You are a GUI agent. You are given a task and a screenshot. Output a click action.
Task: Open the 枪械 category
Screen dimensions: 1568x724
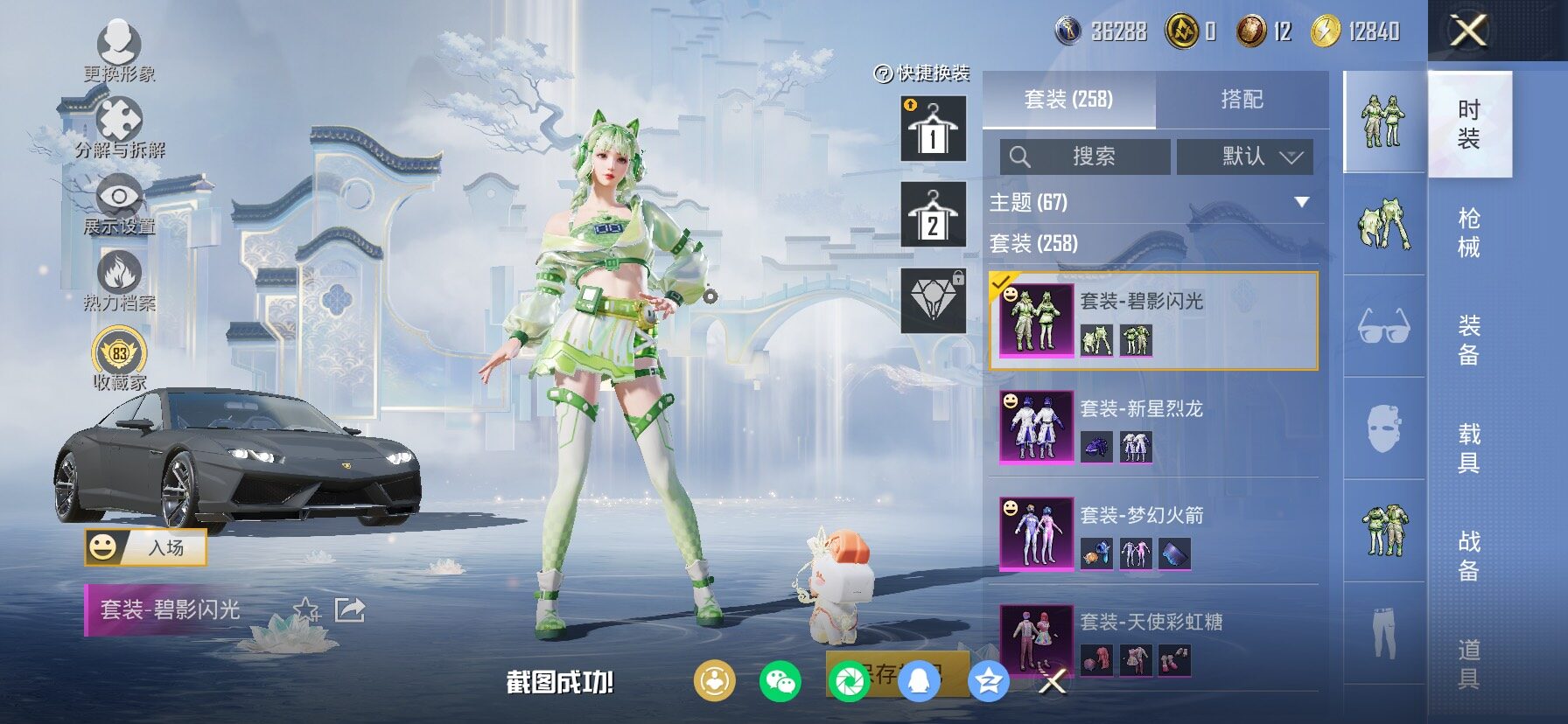[x=1469, y=233]
